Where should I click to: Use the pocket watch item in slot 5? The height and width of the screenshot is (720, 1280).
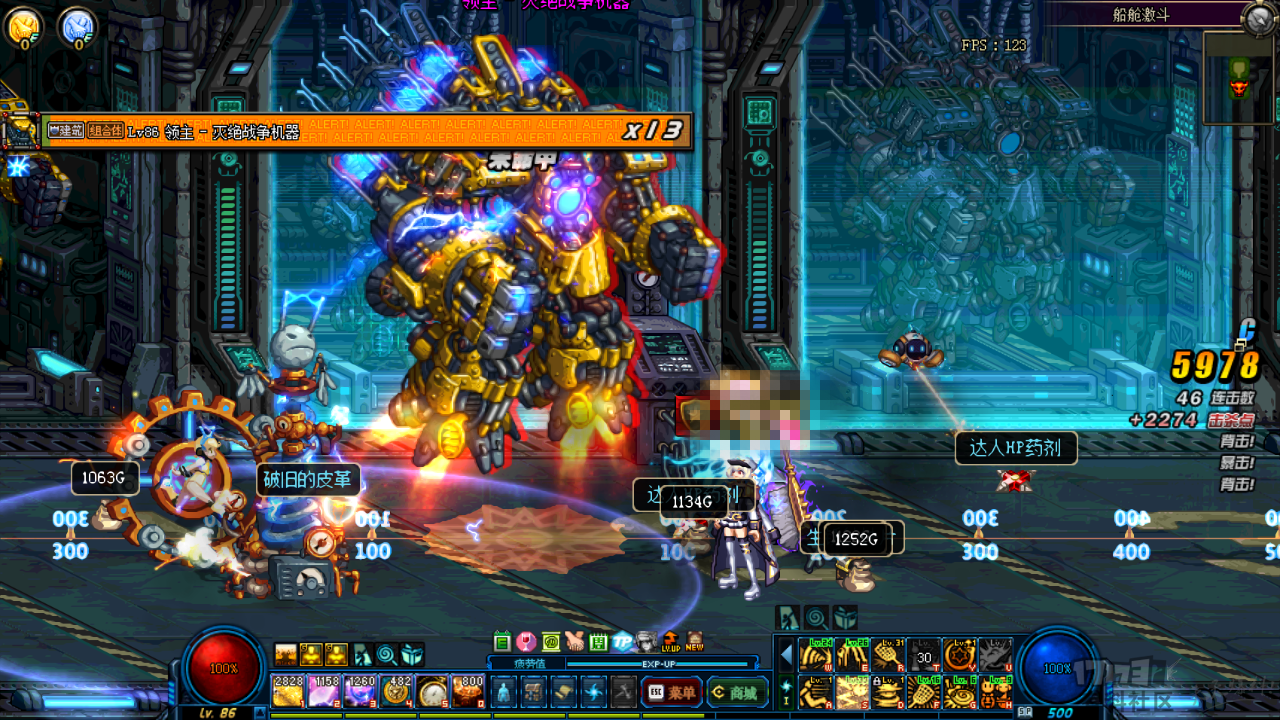point(432,691)
